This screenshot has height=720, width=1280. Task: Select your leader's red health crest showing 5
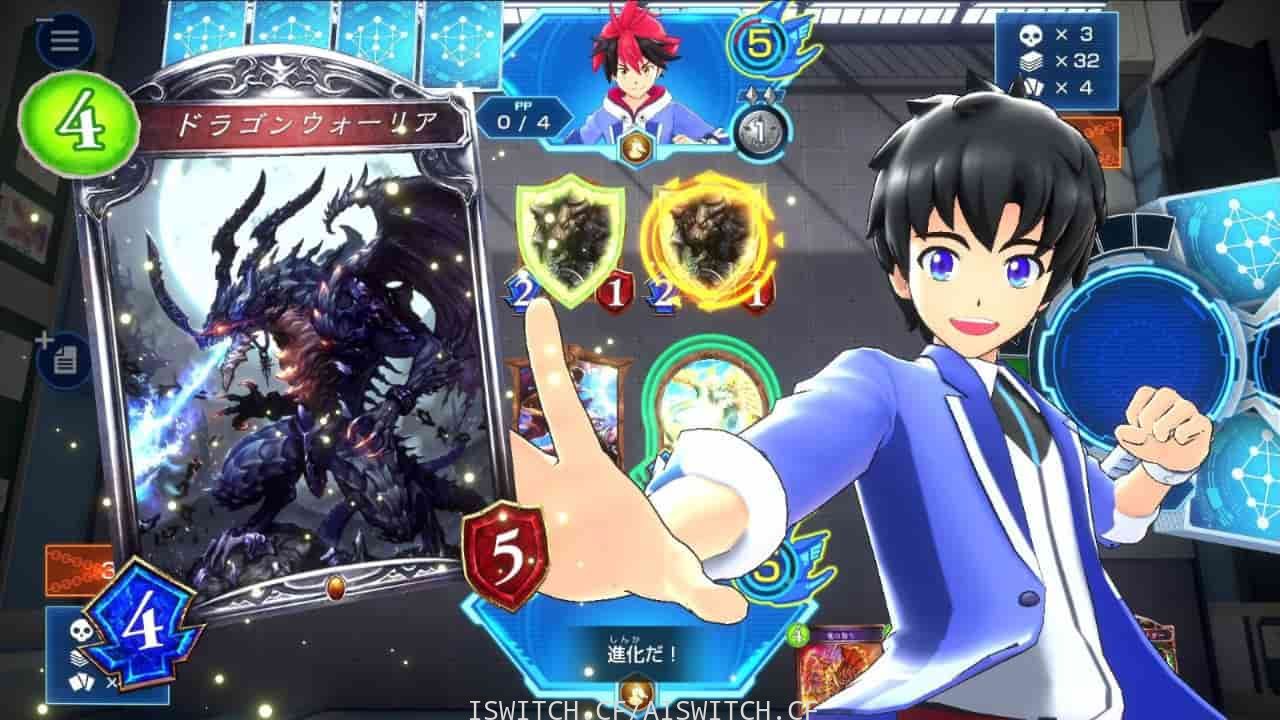[x=505, y=555]
